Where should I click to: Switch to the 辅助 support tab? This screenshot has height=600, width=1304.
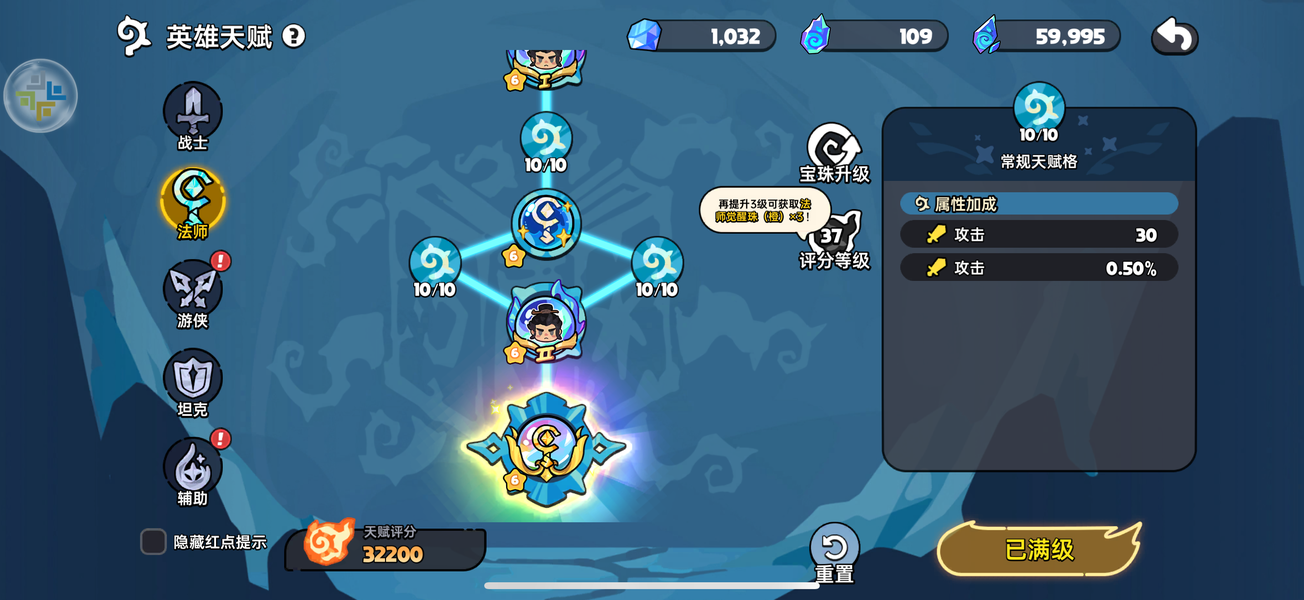(192, 467)
